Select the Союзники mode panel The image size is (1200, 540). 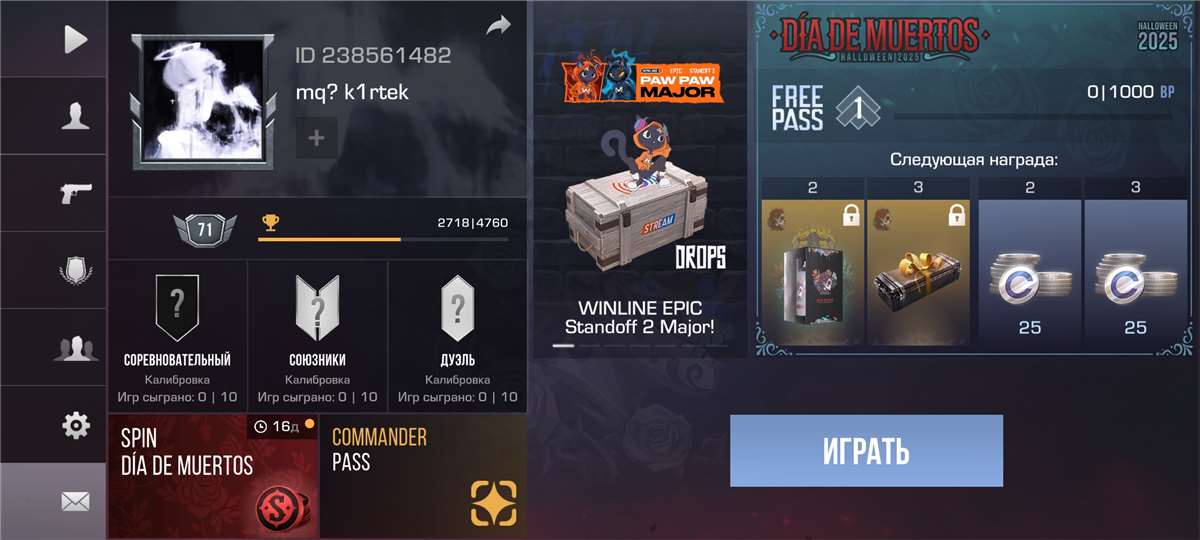pos(317,336)
